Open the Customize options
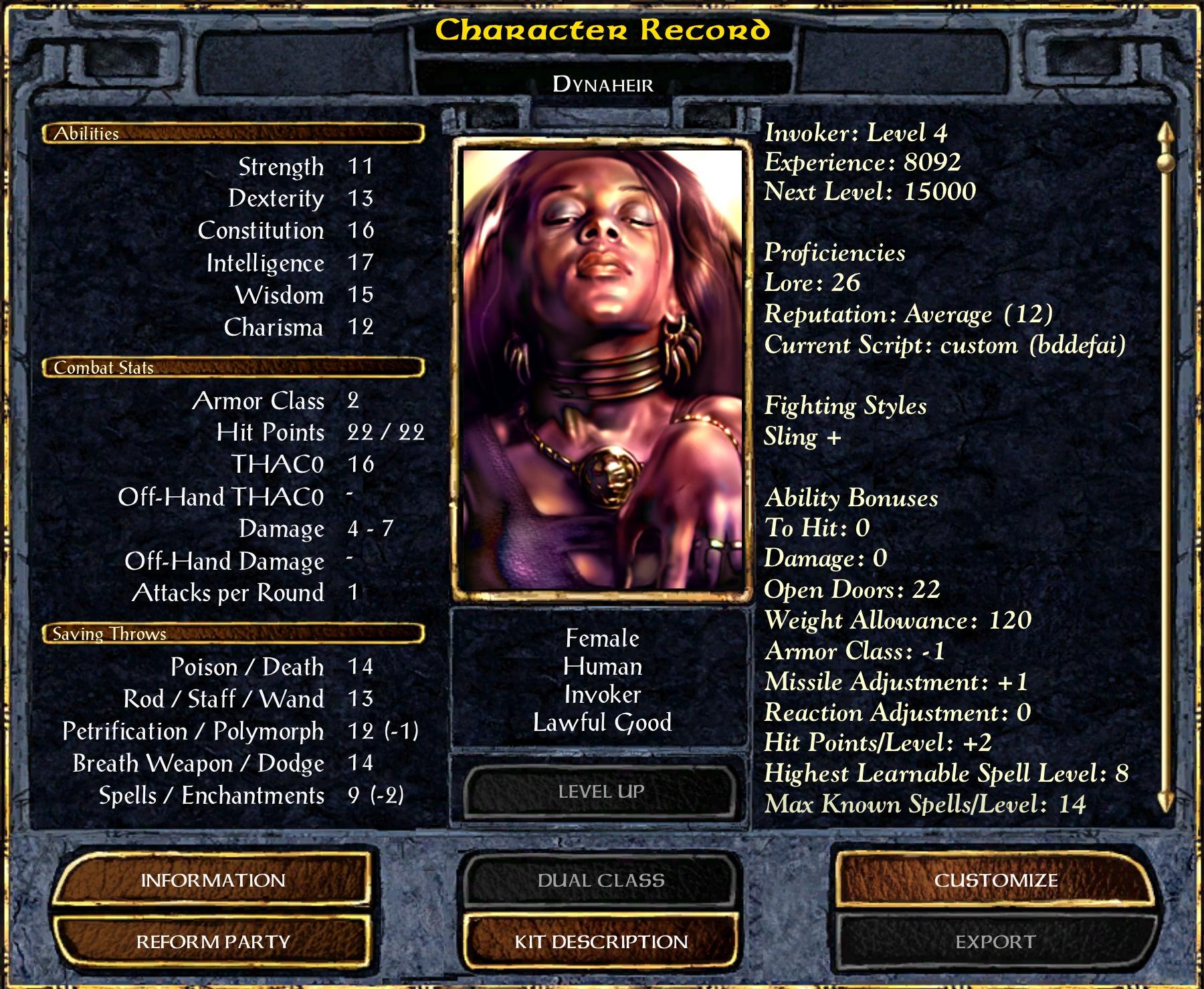This screenshot has height=989, width=1204. point(995,880)
